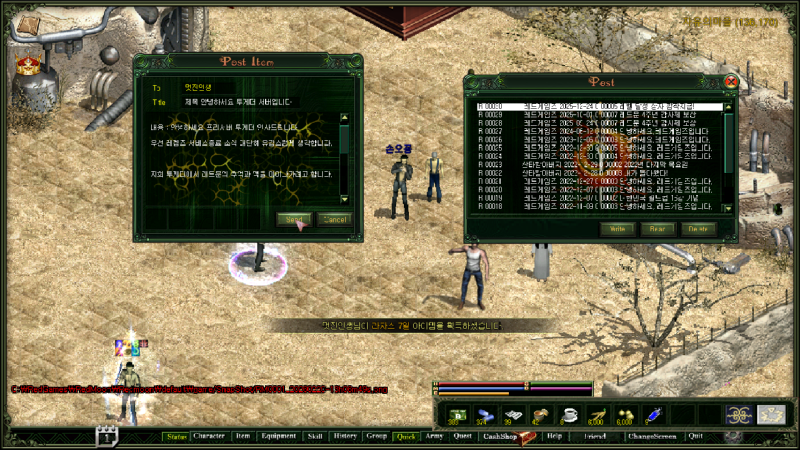The height and width of the screenshot is (450, 800).
Task: Cancel the Post Item window
Action: [x=335, y=219]
